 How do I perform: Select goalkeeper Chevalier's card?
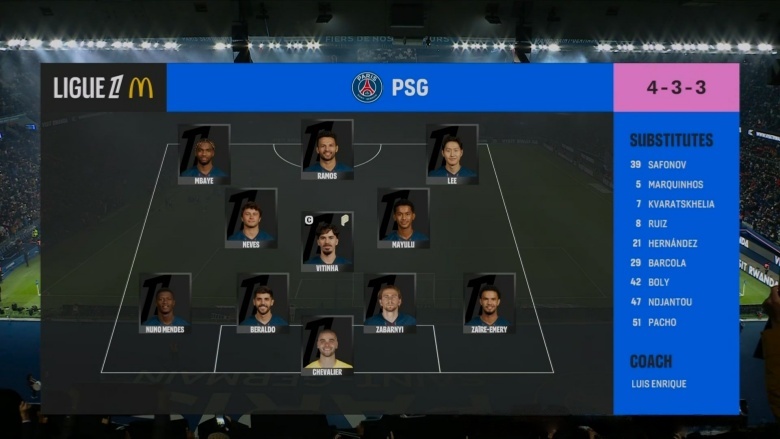tap(327, 346)
